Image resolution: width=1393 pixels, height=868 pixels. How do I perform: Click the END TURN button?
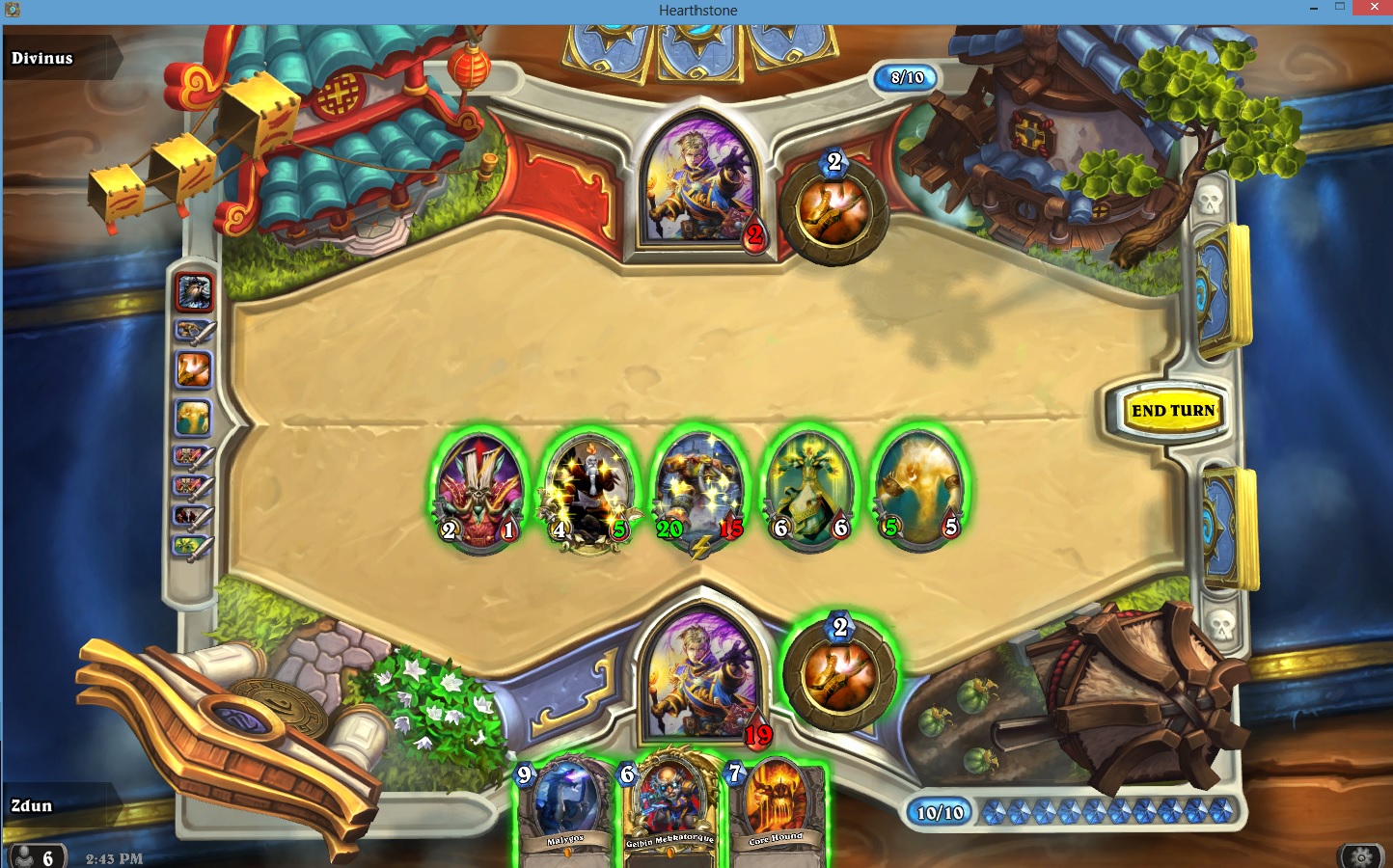point(1172,411)
